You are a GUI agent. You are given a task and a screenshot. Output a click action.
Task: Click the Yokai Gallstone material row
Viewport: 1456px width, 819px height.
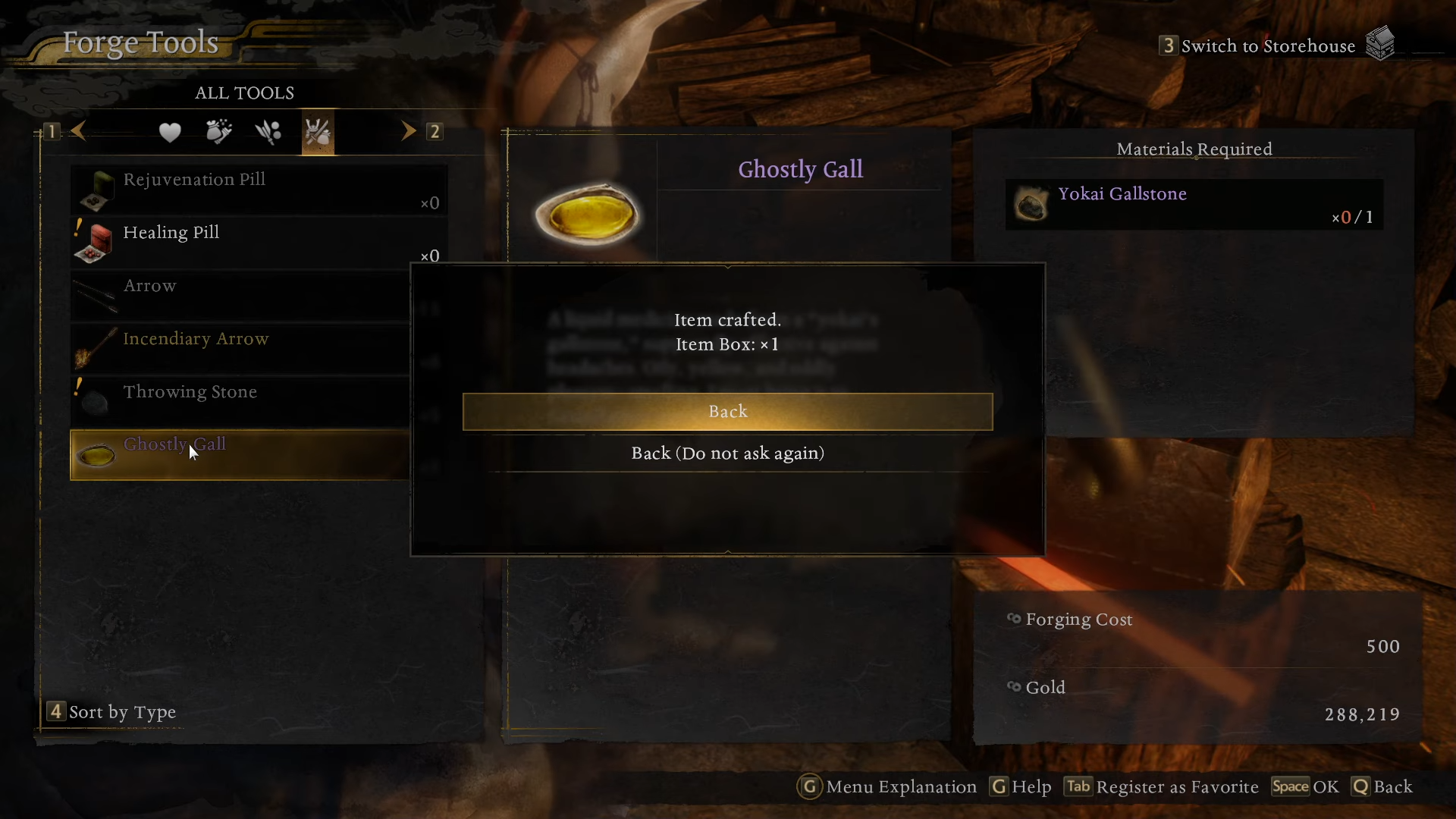click(x=1194, y=205)
